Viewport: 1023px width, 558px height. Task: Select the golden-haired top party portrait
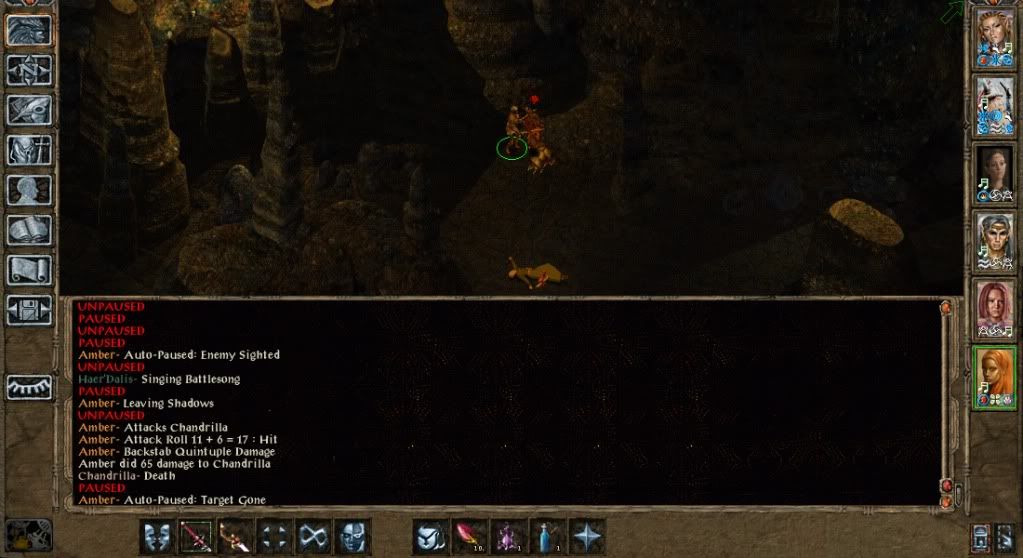click(x=995, y=38)
